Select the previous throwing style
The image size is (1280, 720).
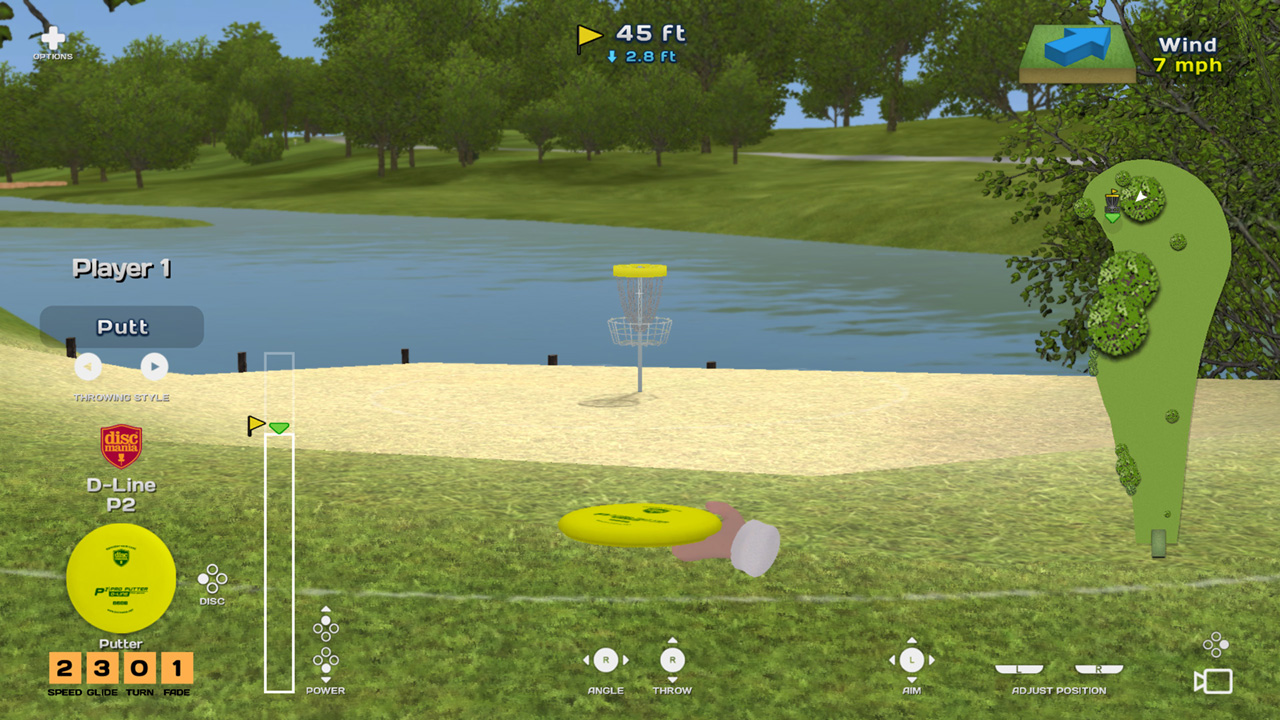coord(88,366)
